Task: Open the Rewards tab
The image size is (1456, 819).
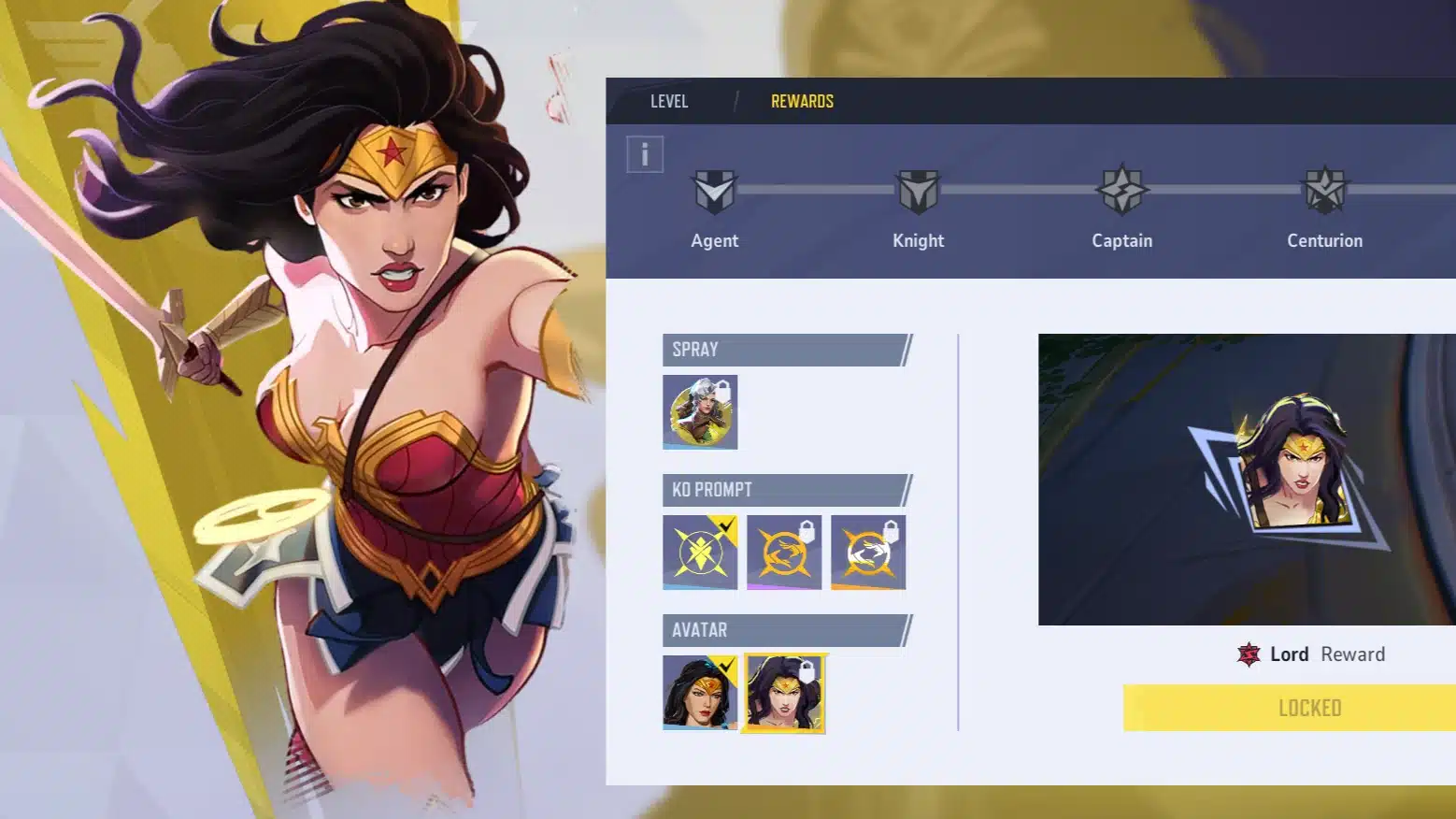Action: [802, 101]
